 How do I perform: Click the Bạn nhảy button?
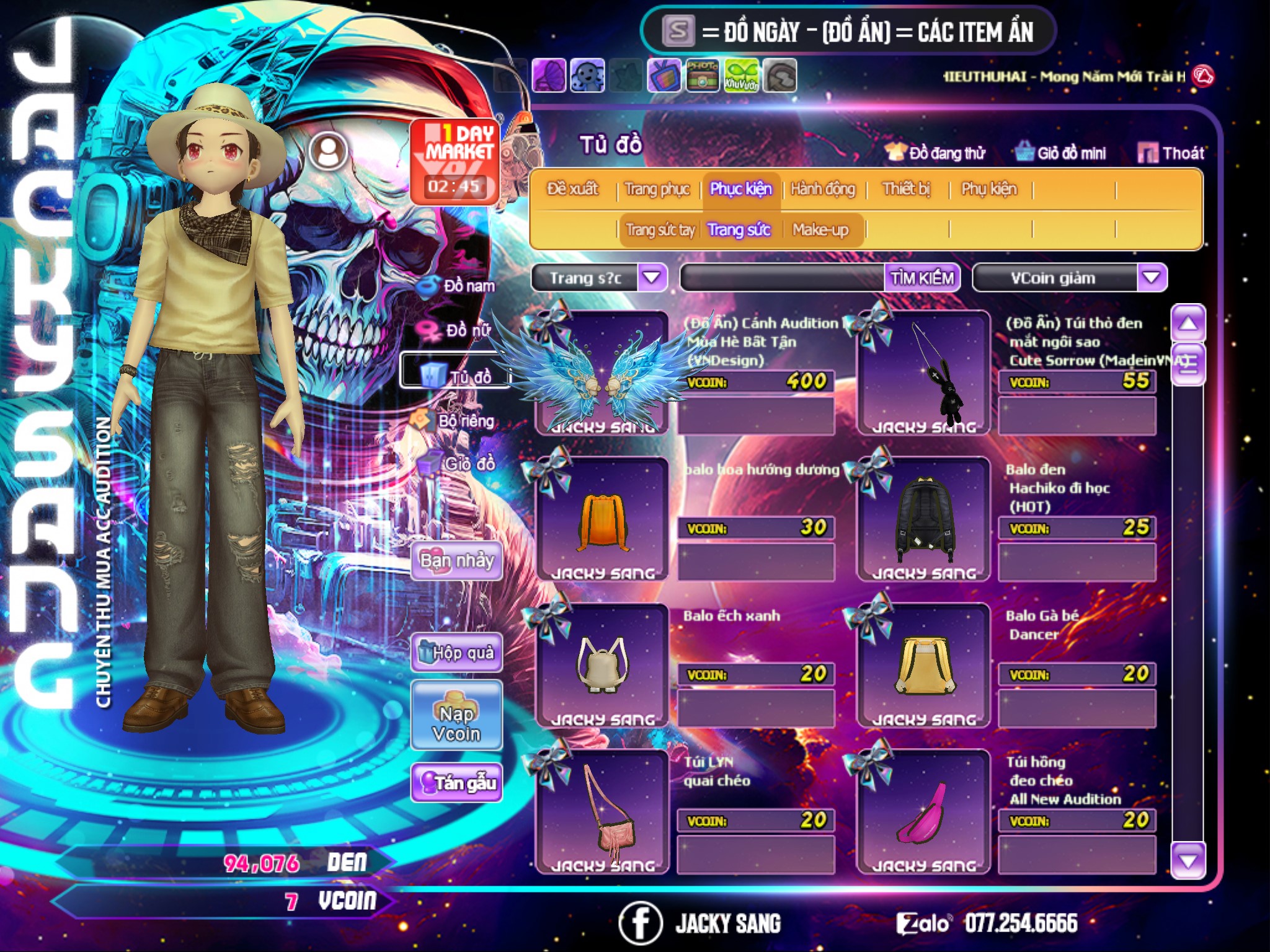tap(456, 561)
